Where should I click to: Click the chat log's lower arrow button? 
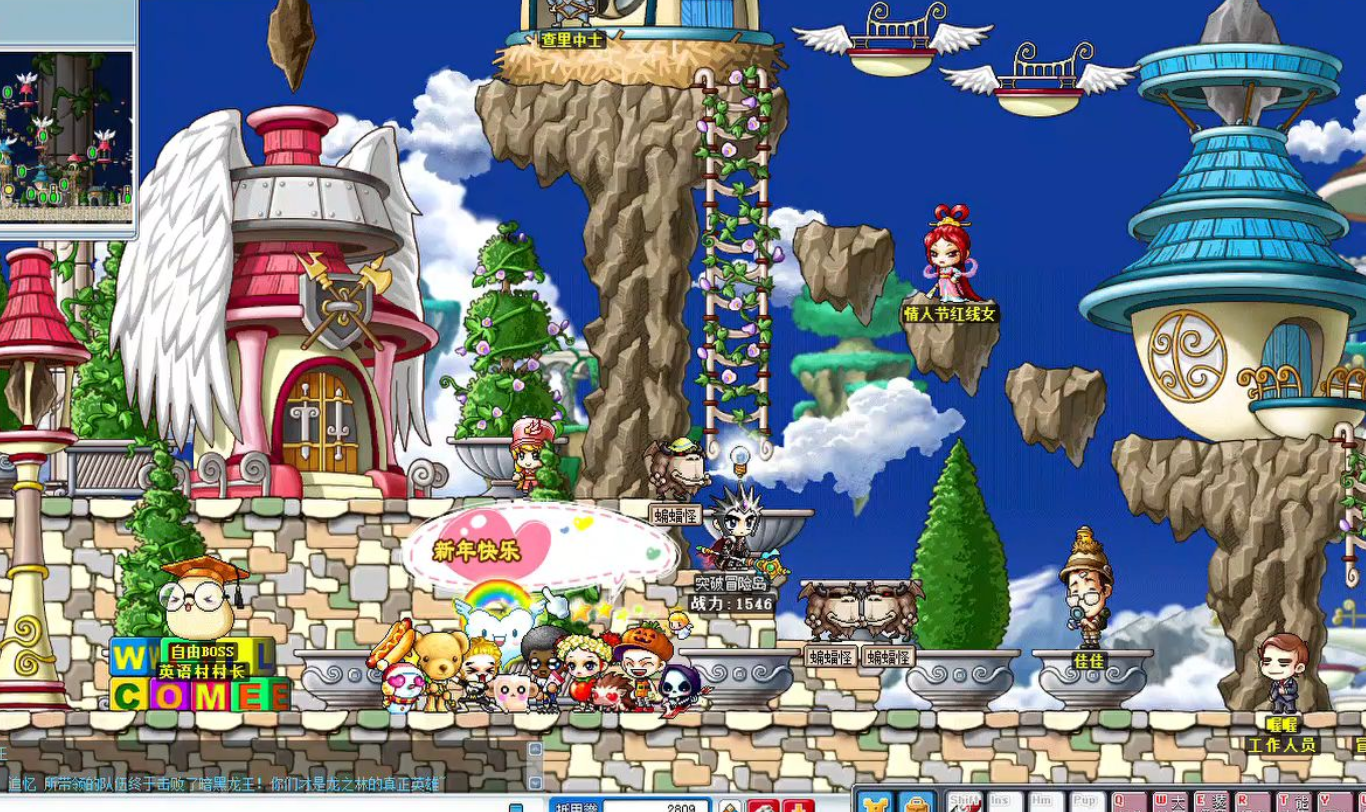point(535,782)
